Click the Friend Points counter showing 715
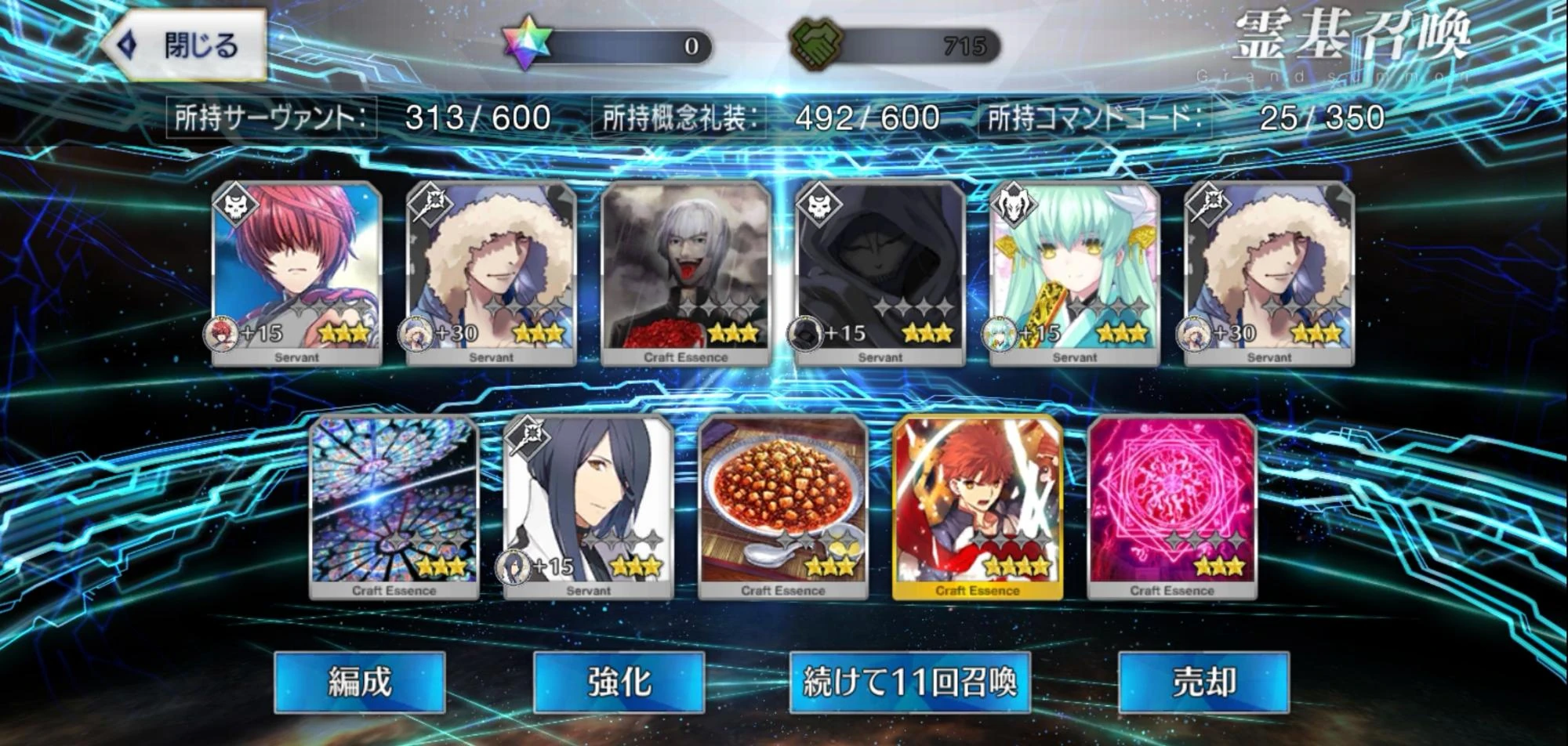 (965, 45)
